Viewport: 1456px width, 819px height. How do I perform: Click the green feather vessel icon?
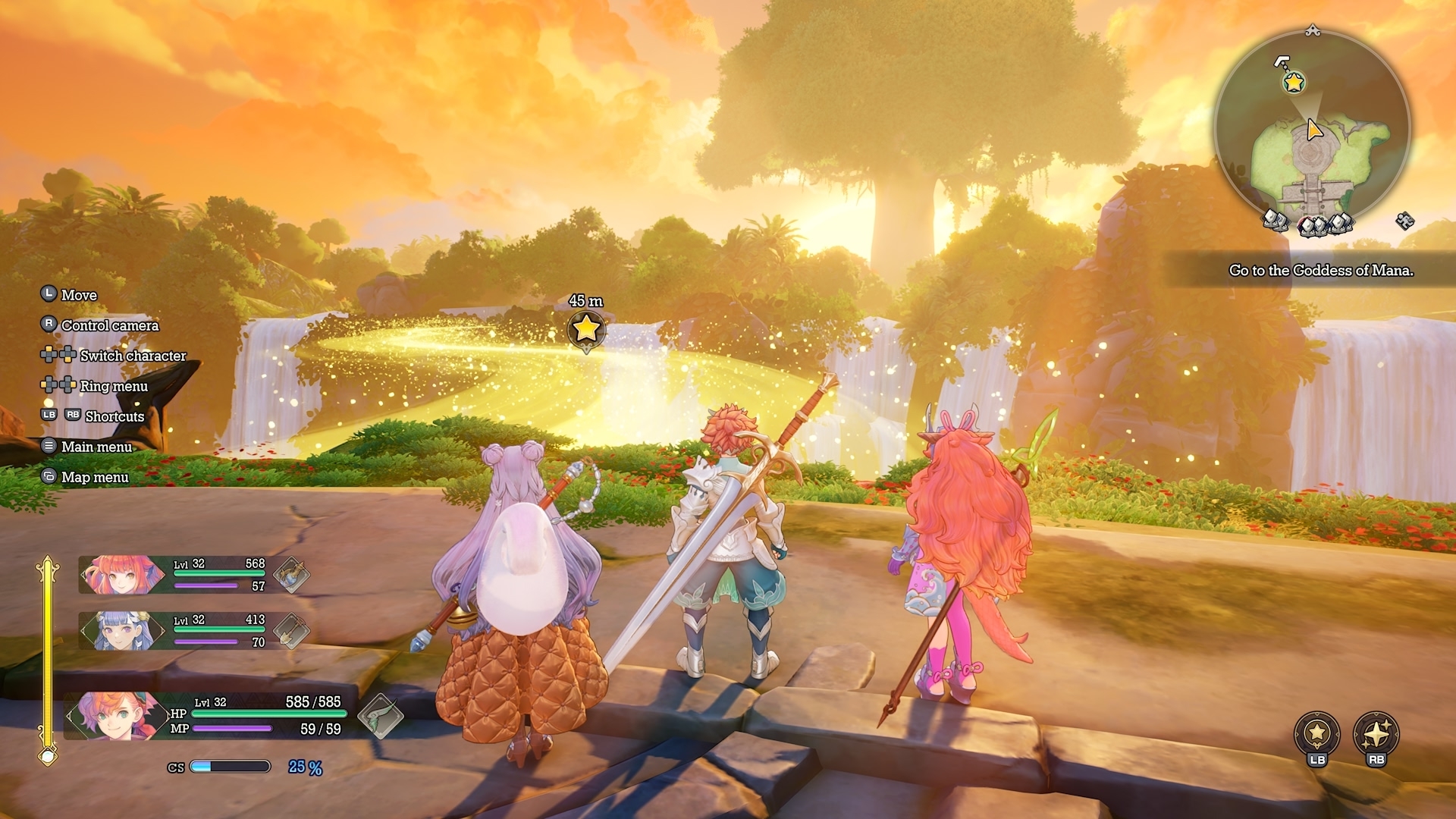pos(381,715)
